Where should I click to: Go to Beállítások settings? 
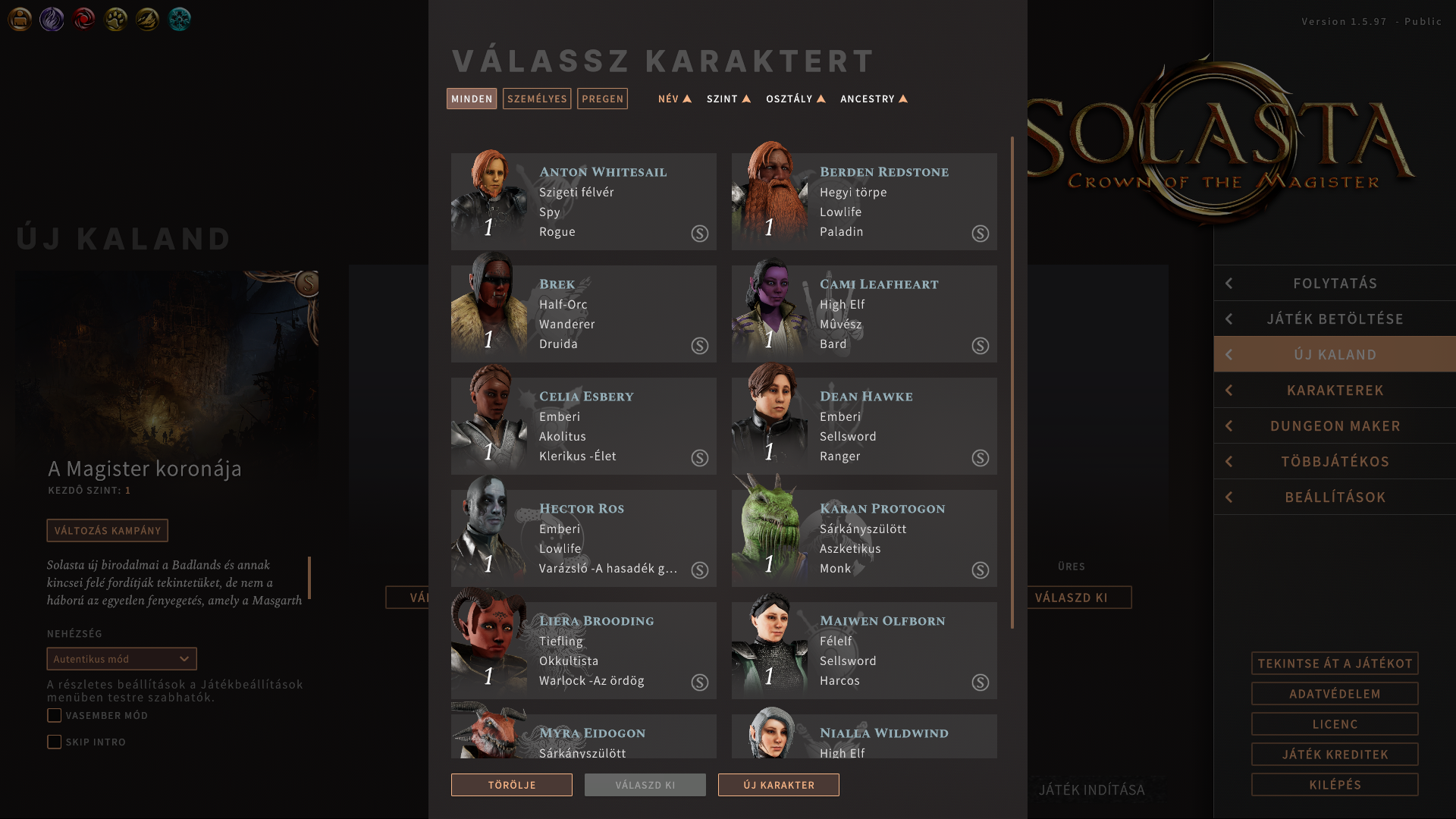click(x=1335, y=497)
